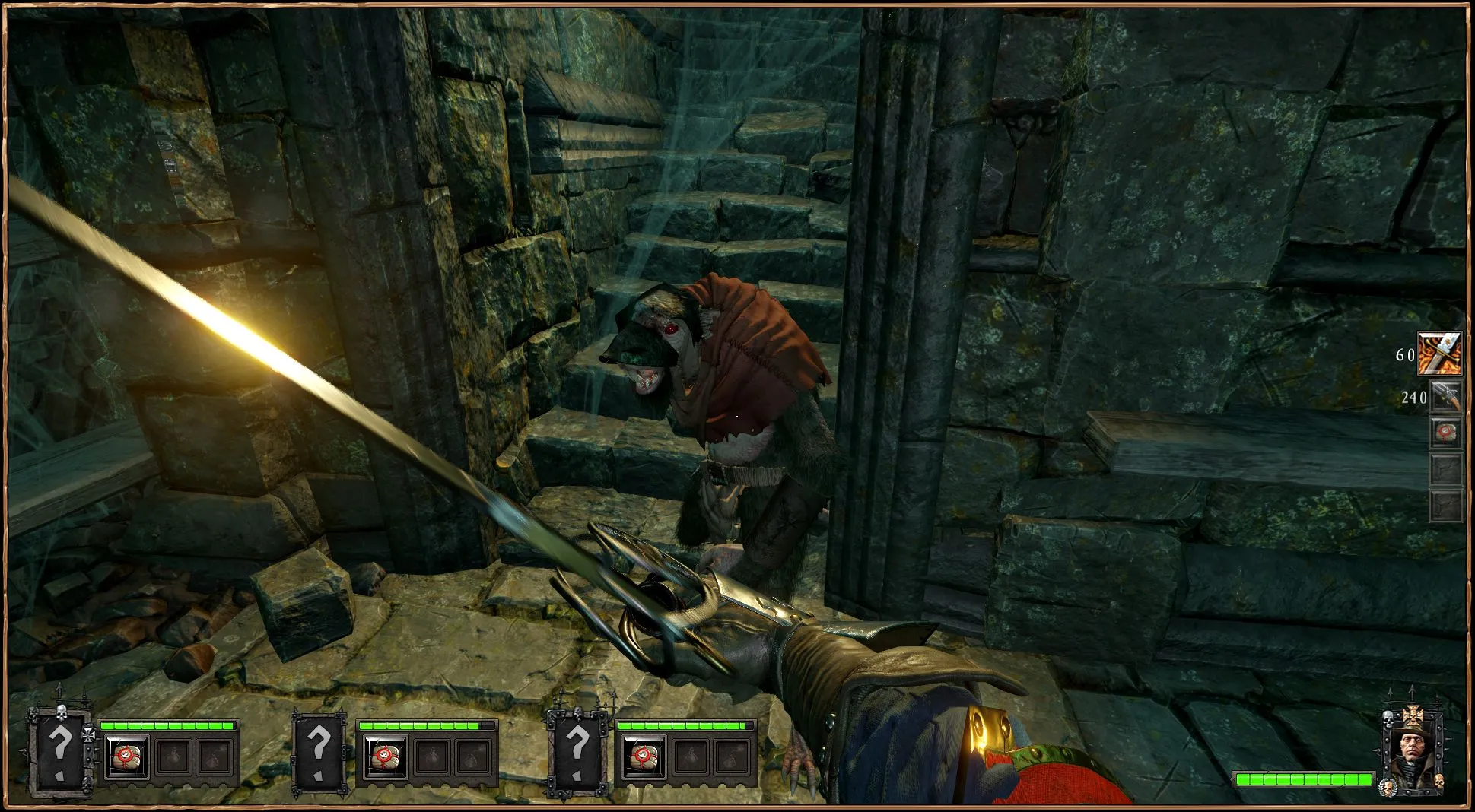
Task: Select the medical supplies slot beneath the pistol
Action: [1445, 432]
